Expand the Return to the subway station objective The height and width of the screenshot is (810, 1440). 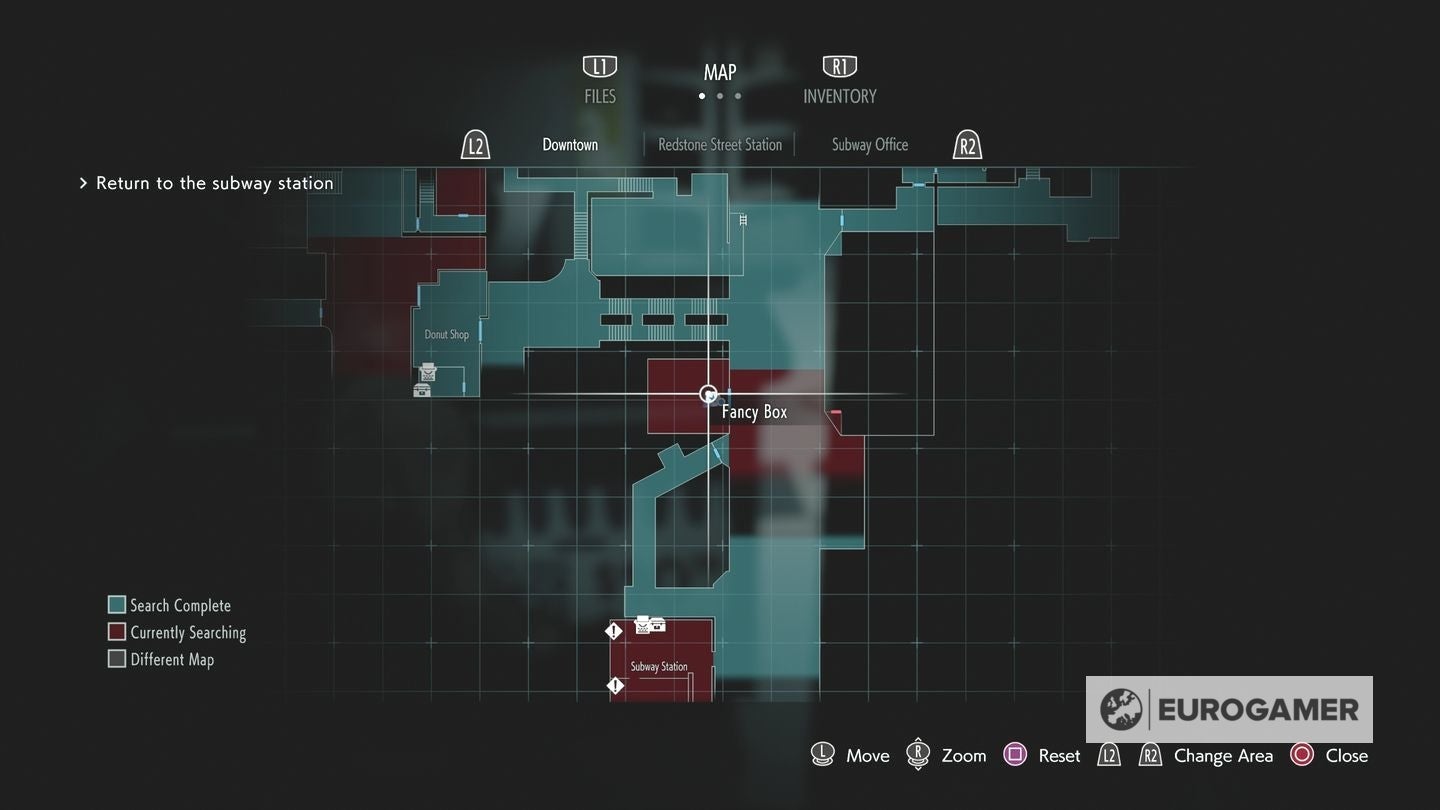(x=84, y=183)
